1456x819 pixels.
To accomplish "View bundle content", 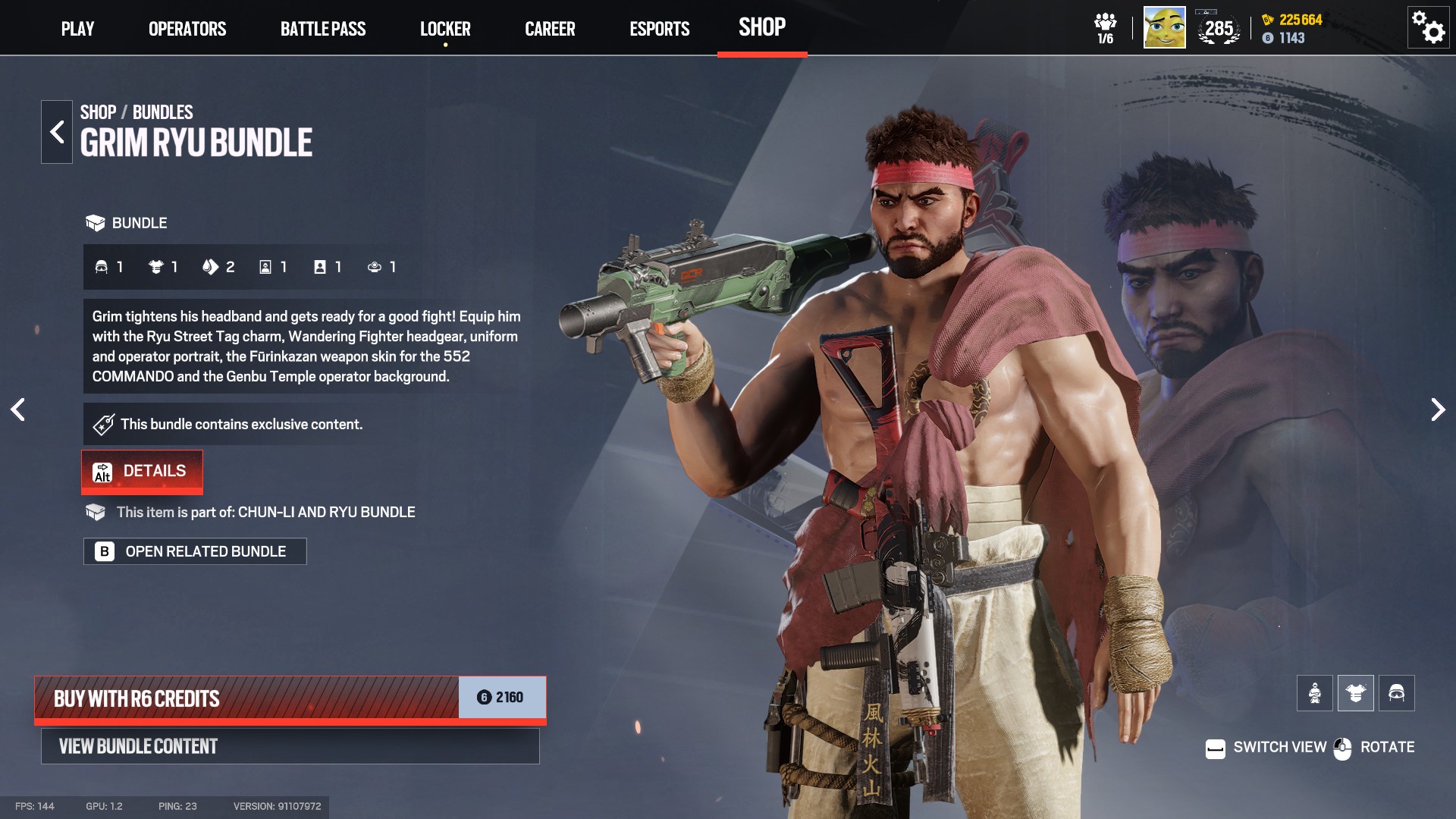I will point(290,746).
